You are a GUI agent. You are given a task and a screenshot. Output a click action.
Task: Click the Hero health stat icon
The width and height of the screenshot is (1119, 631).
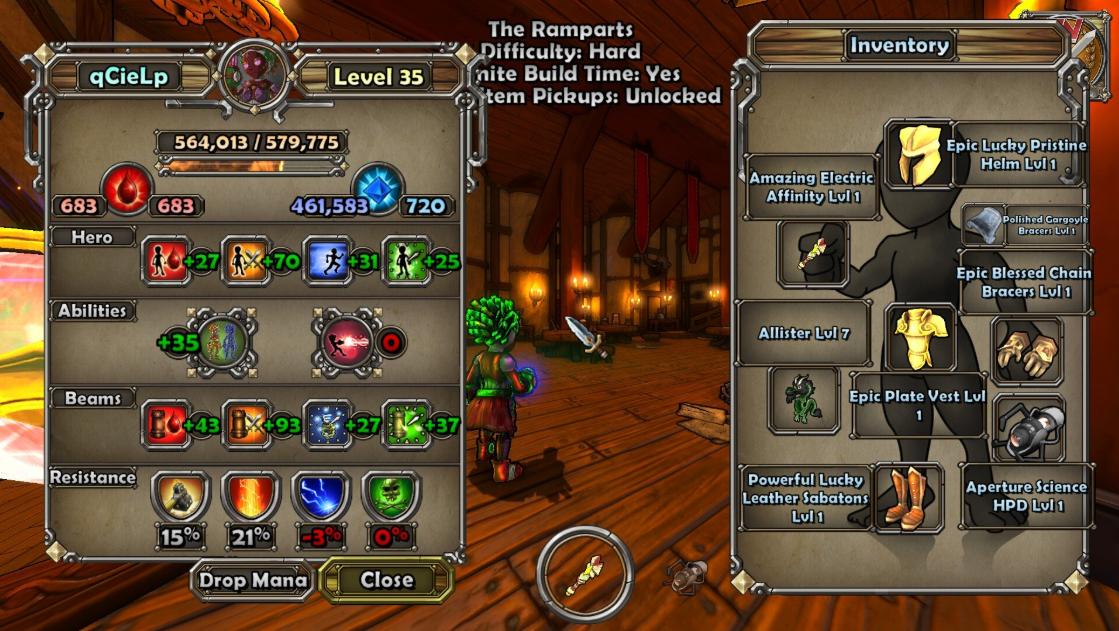(x=161, y=261)
